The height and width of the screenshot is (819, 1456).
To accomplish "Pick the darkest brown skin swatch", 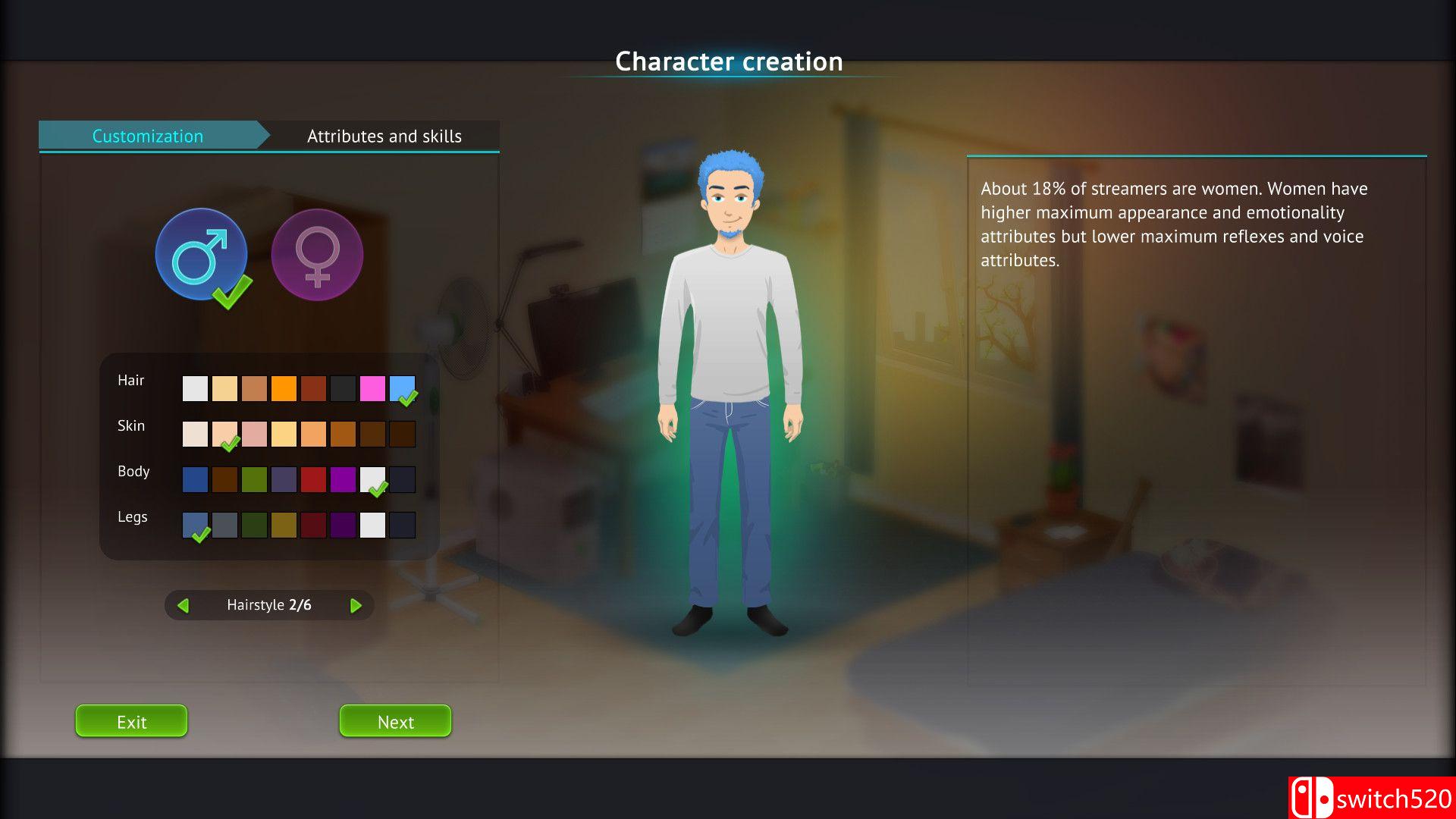I will pos(402,434).
